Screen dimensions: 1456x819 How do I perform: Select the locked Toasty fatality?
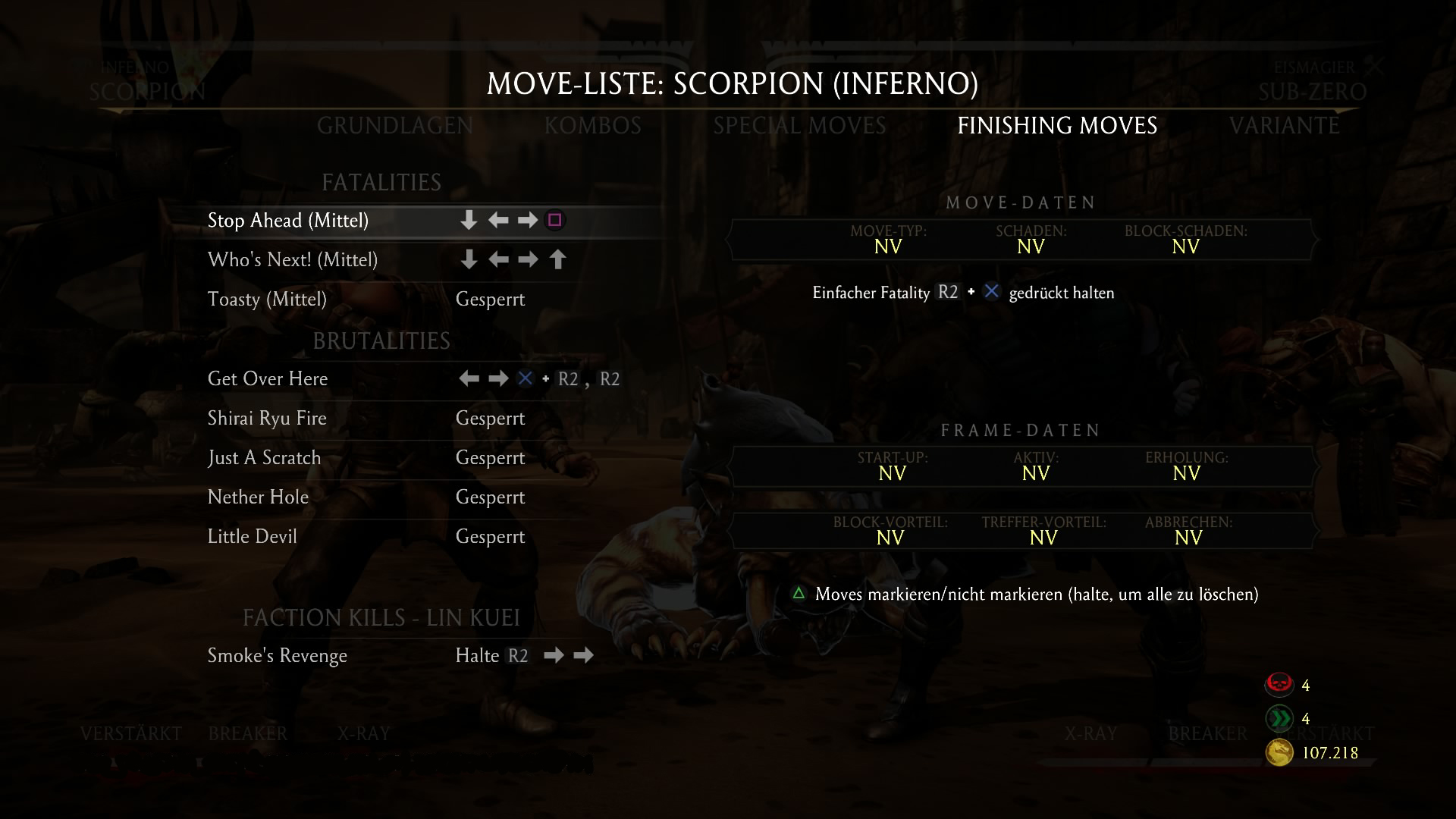[267, 300]
